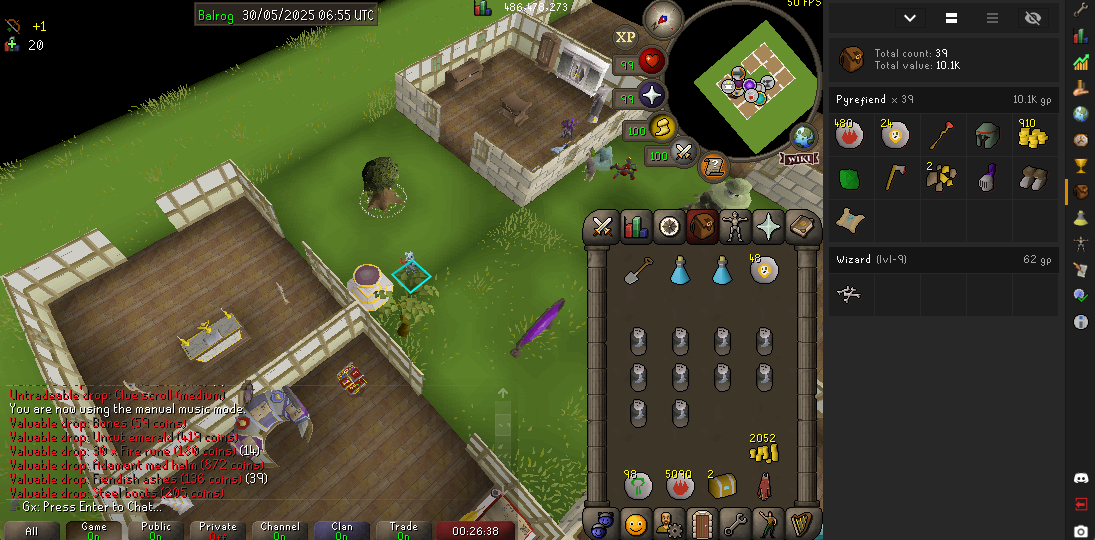Select the spade in the inventory
Viewport: 1095px width, 540px height.
tap(638, 270)
